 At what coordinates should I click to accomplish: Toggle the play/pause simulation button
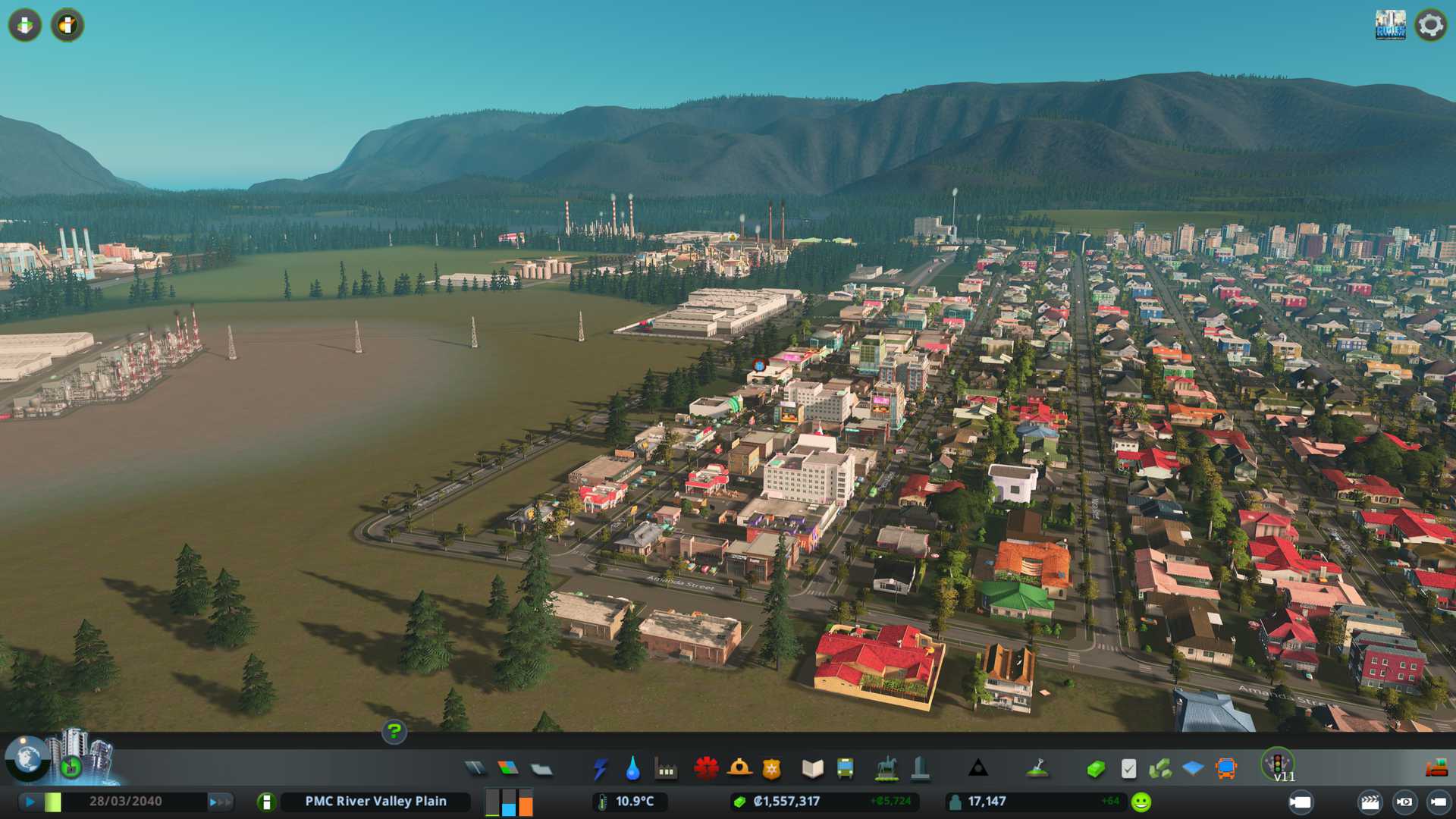coord(30,802)
